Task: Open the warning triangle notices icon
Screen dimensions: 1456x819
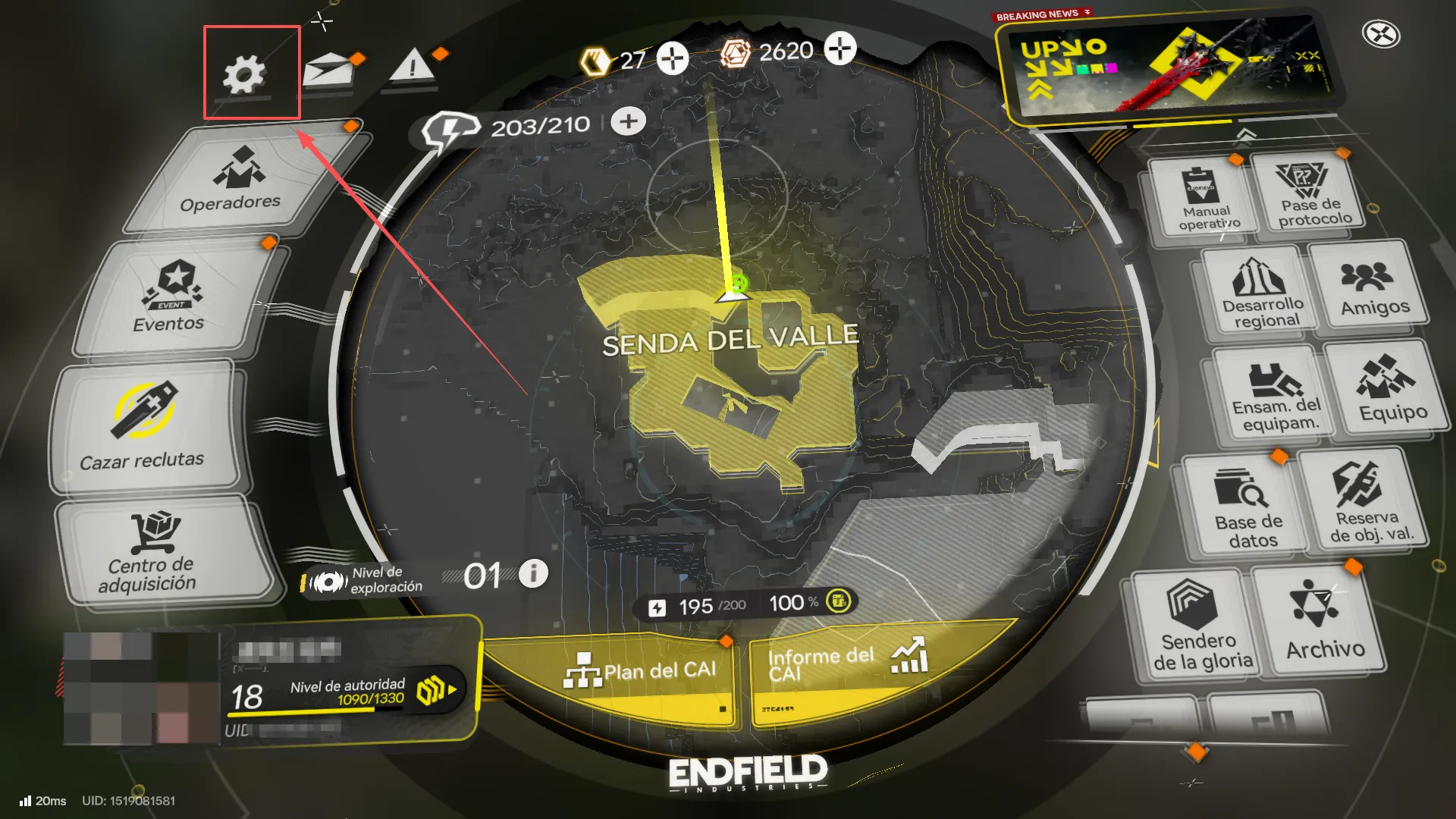Action: point(412,67)
